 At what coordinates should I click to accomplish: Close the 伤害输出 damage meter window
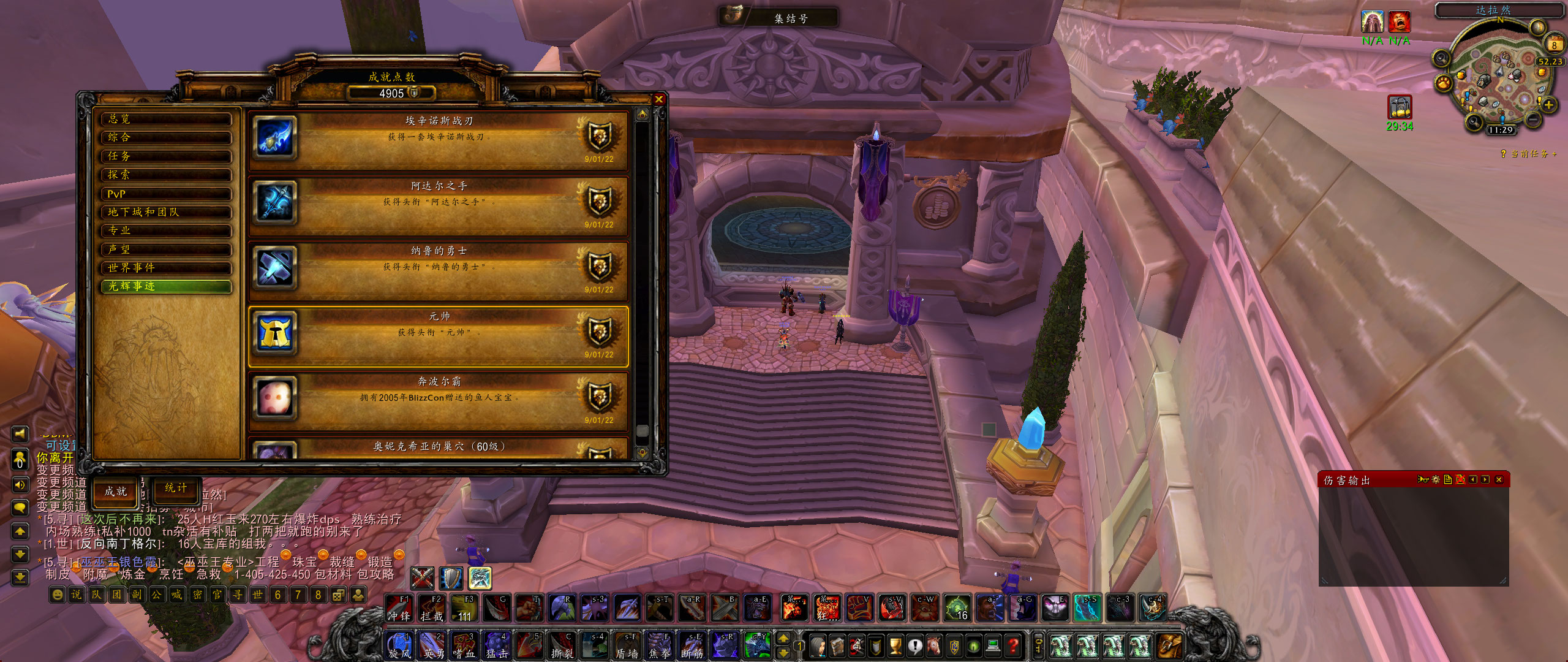pos(1499,480)
